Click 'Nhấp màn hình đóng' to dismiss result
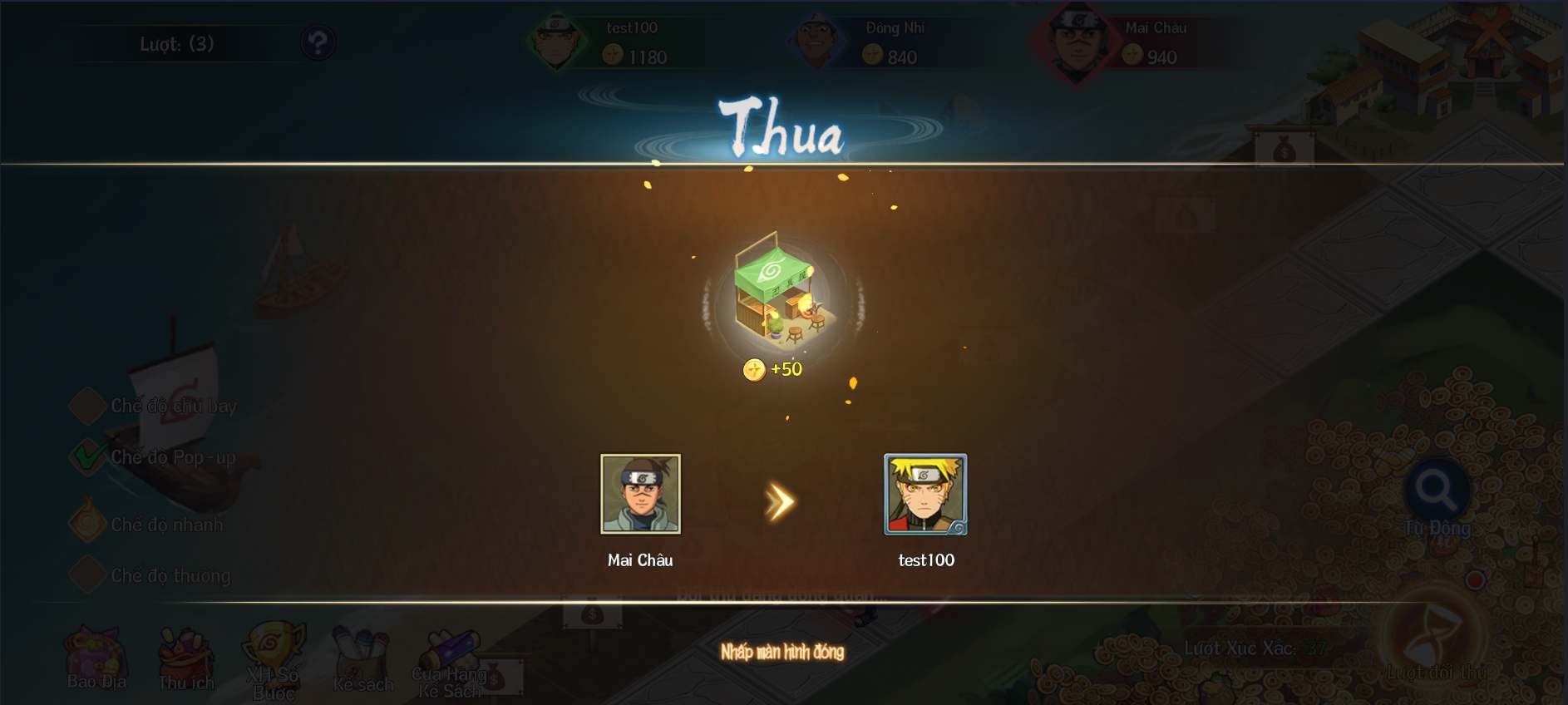Viewport: 1568px width, 705px height. pos(782,652)
